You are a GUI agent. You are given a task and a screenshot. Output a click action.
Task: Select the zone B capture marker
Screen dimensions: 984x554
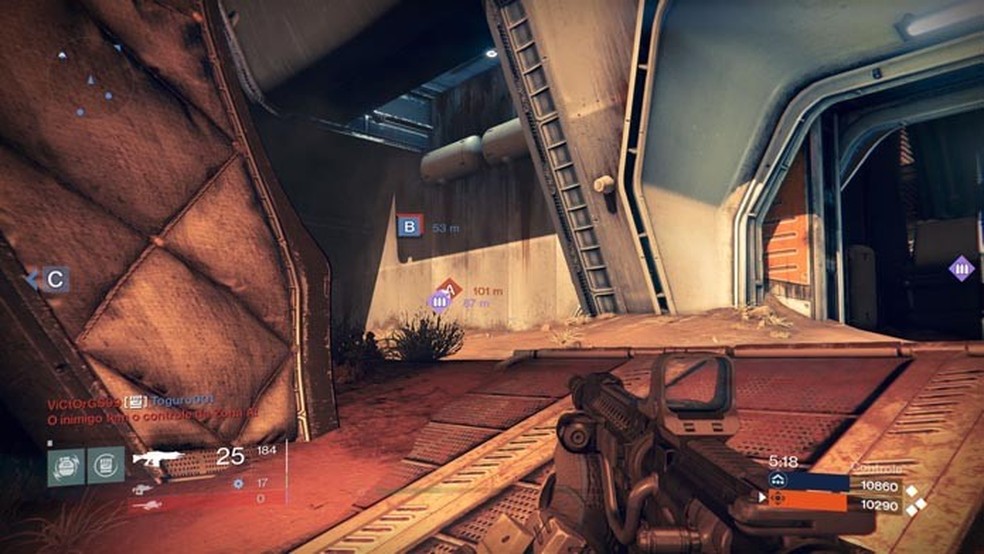[409, 227]
